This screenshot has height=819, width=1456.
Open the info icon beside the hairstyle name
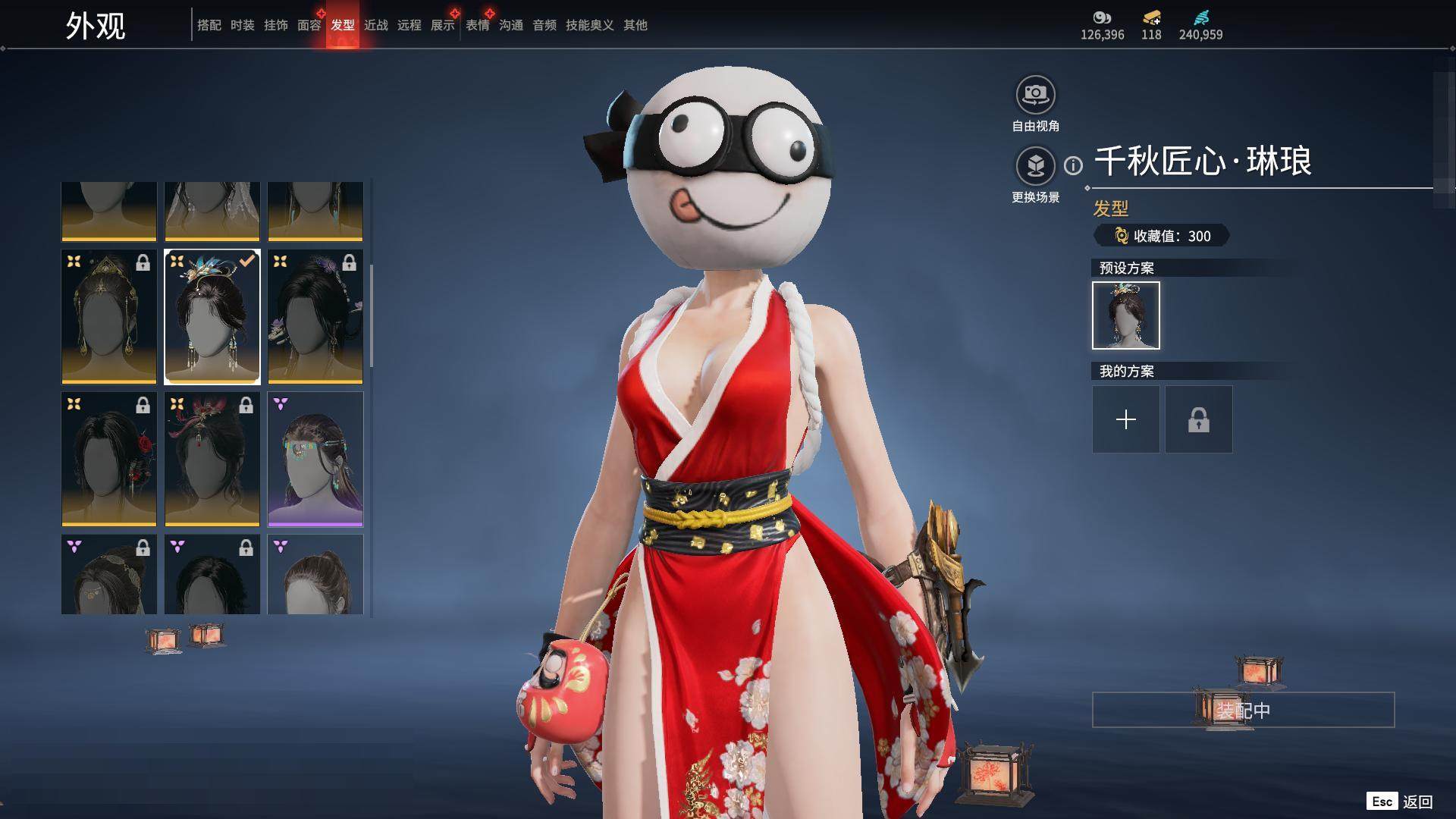coord(1073,165)
